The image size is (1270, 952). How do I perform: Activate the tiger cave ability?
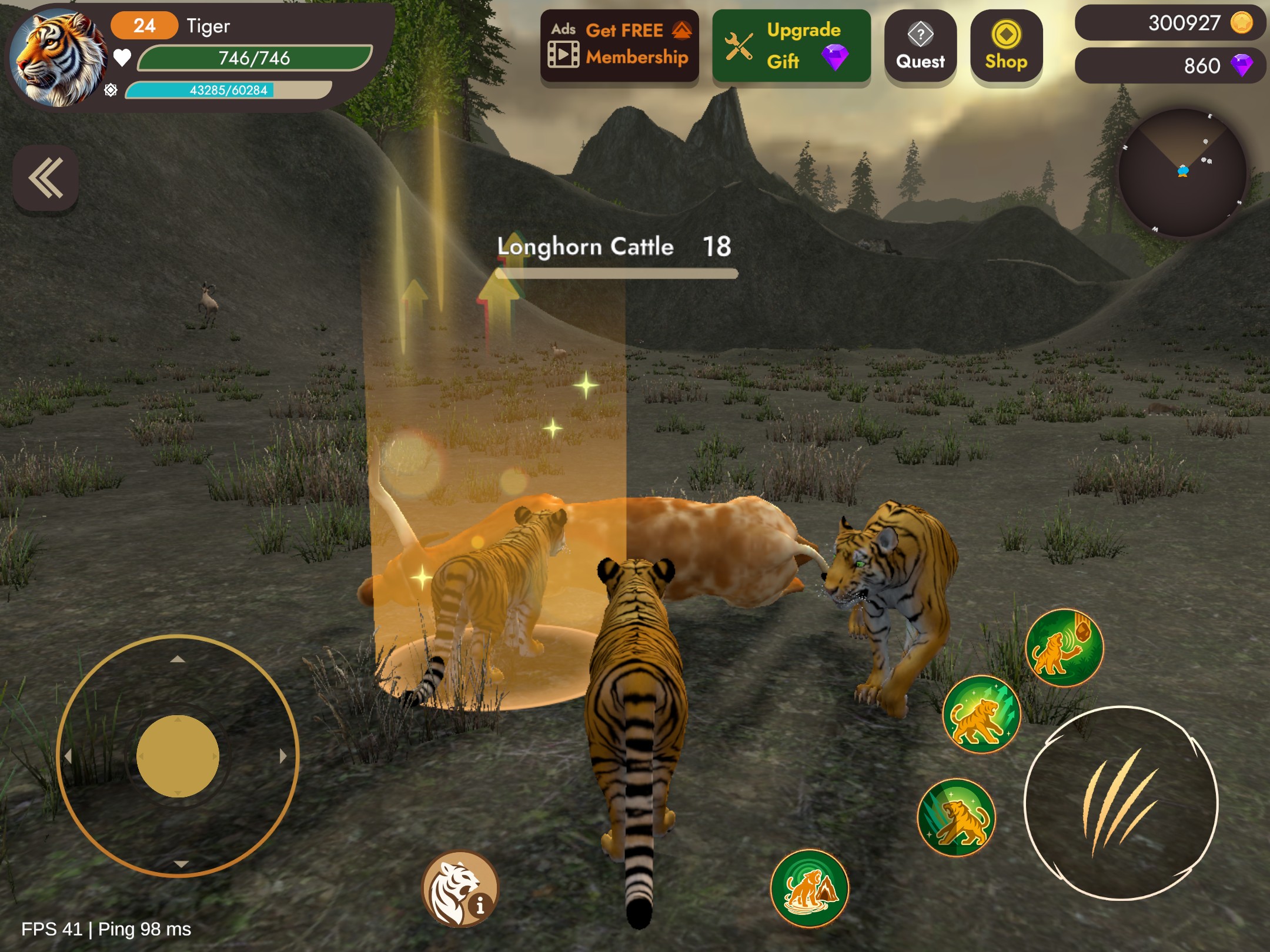[x=810, y=888]
